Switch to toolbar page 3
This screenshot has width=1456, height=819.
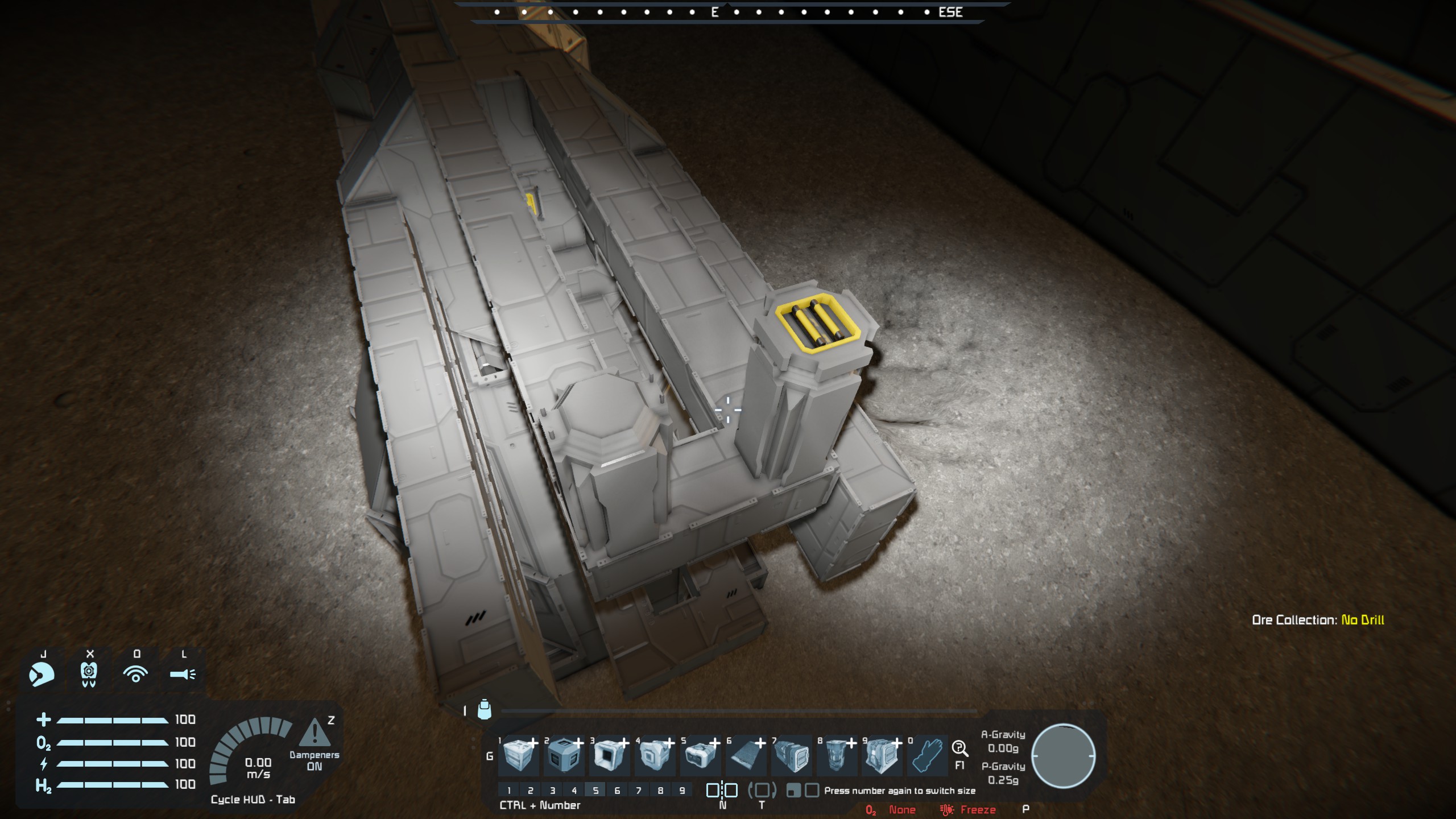tap(552, 790)
